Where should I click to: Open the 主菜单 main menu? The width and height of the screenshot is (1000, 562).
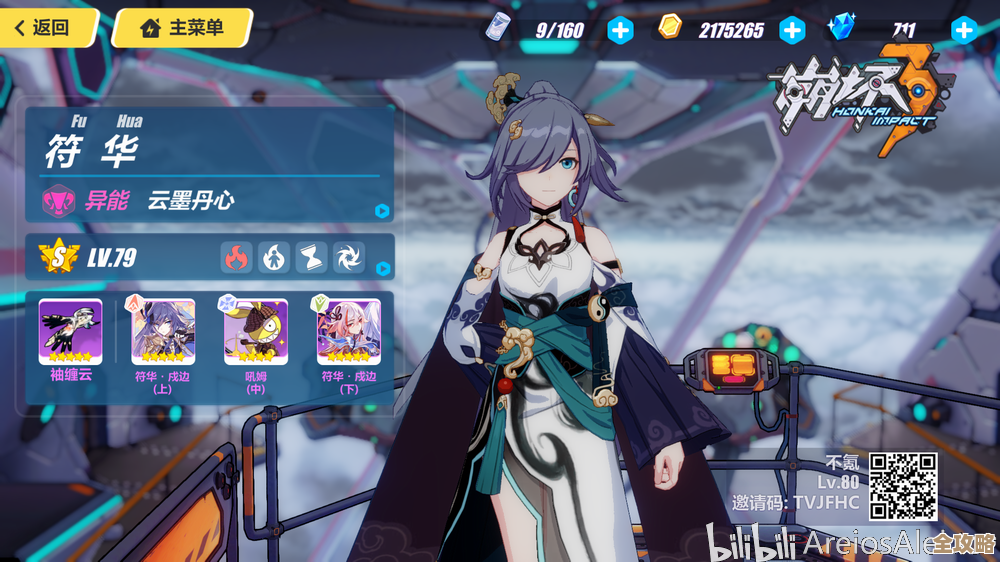[x=182, y=27]
